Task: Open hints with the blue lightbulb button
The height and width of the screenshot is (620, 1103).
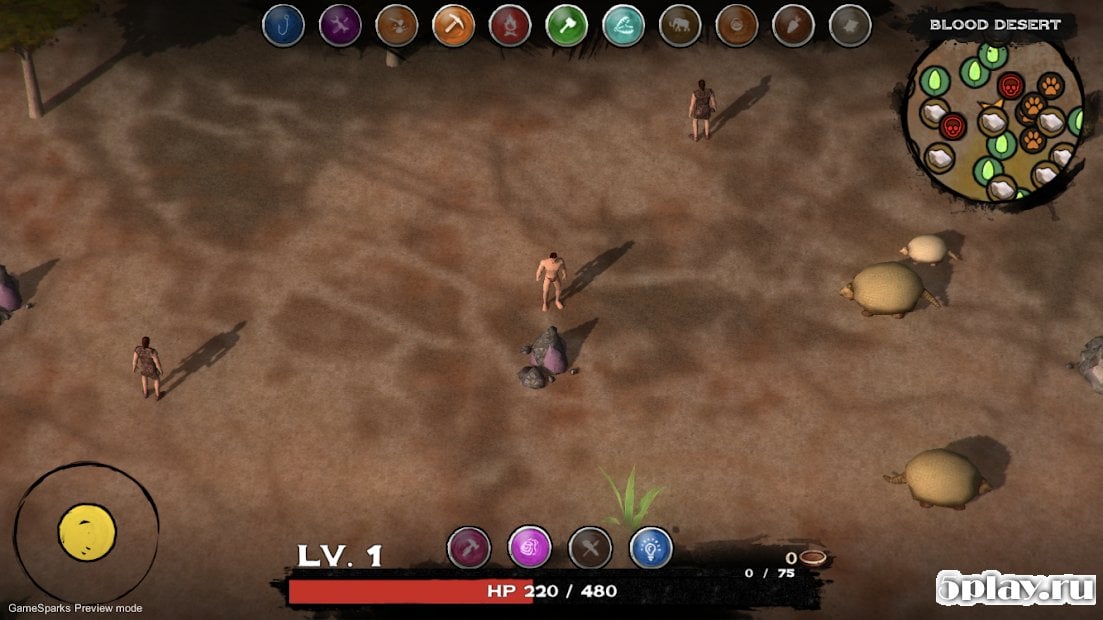Action: pyautogui.click(x=651, y=548)
